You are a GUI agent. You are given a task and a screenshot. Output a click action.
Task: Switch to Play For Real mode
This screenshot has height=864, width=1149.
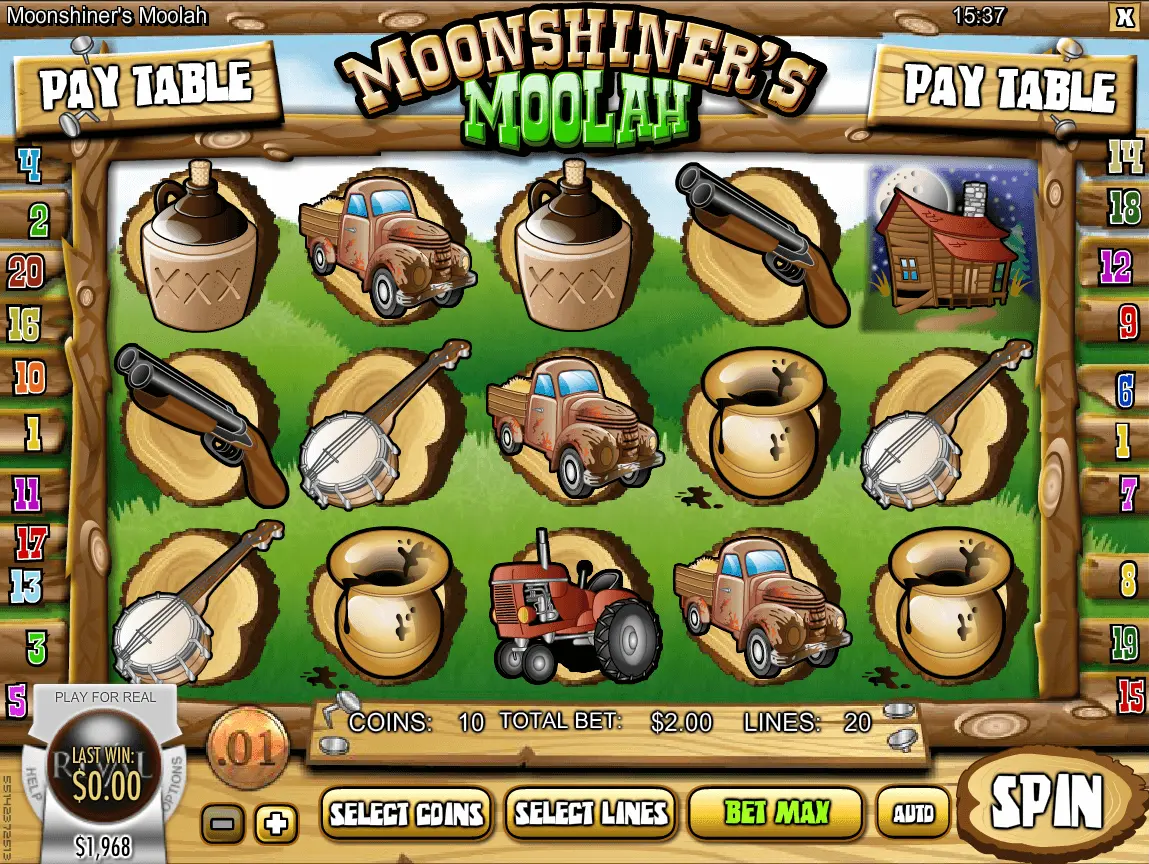click(105, 697)
